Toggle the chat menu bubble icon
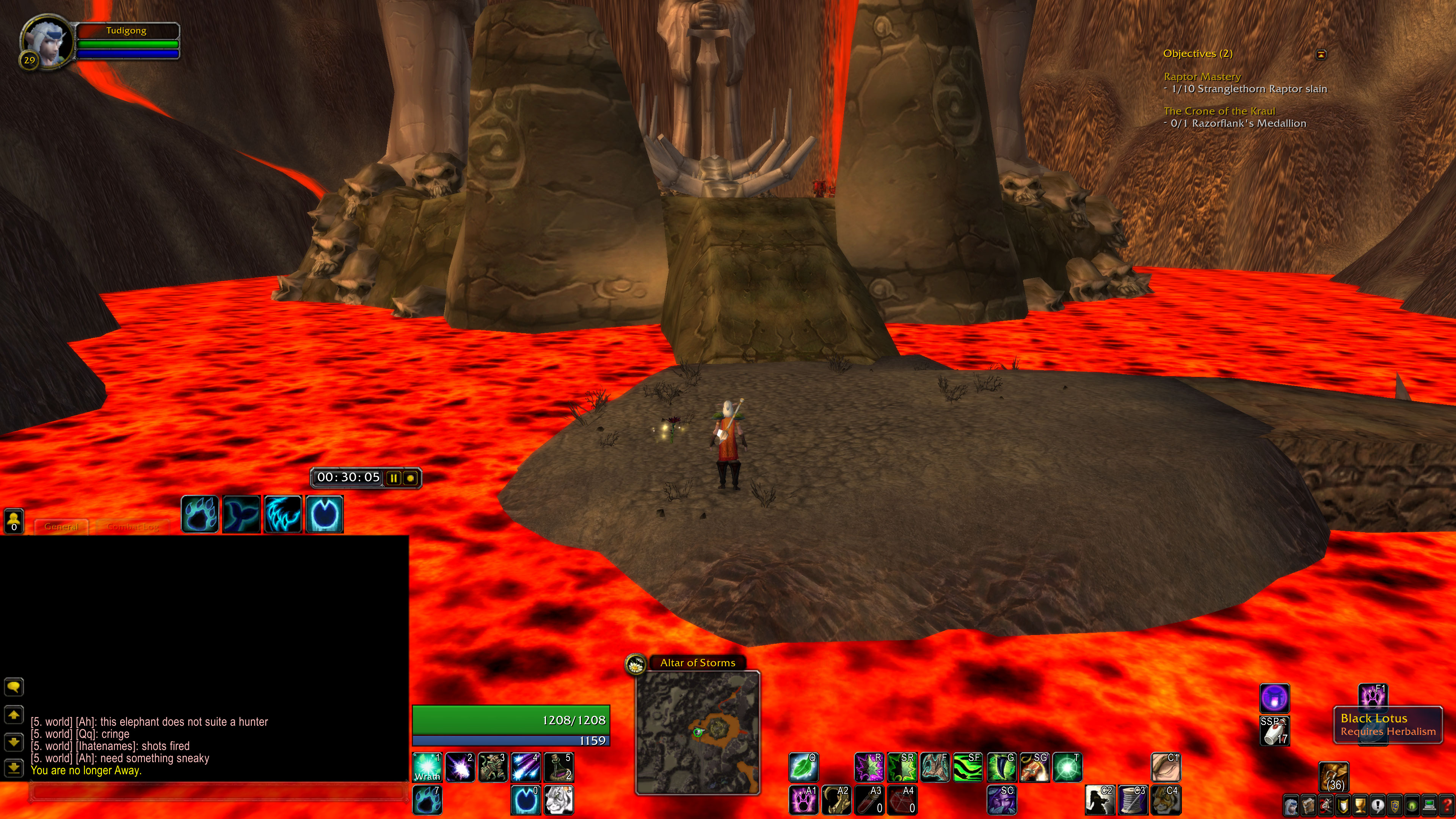Screen dimensions: 1456x819 (x=14, y=687)
